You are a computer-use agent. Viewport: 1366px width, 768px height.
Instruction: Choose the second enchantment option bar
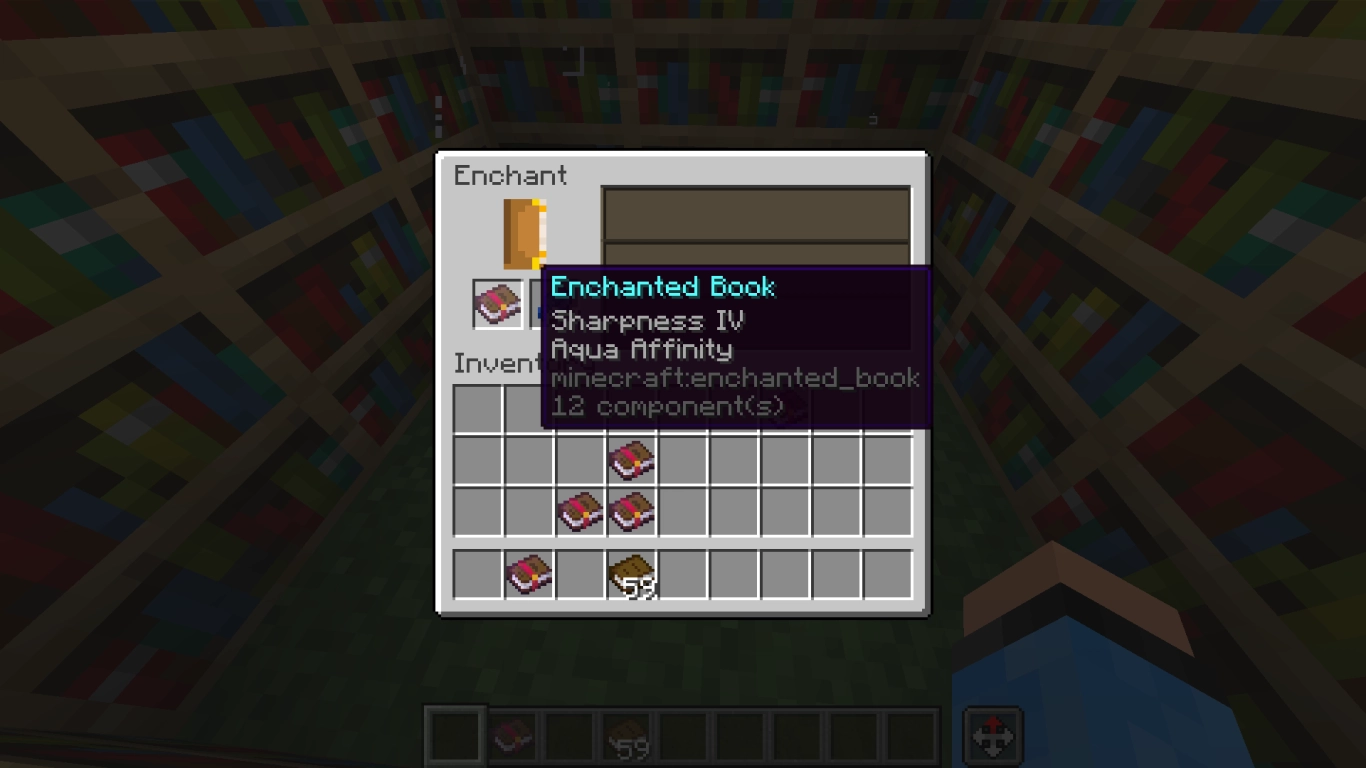point(756,255)
